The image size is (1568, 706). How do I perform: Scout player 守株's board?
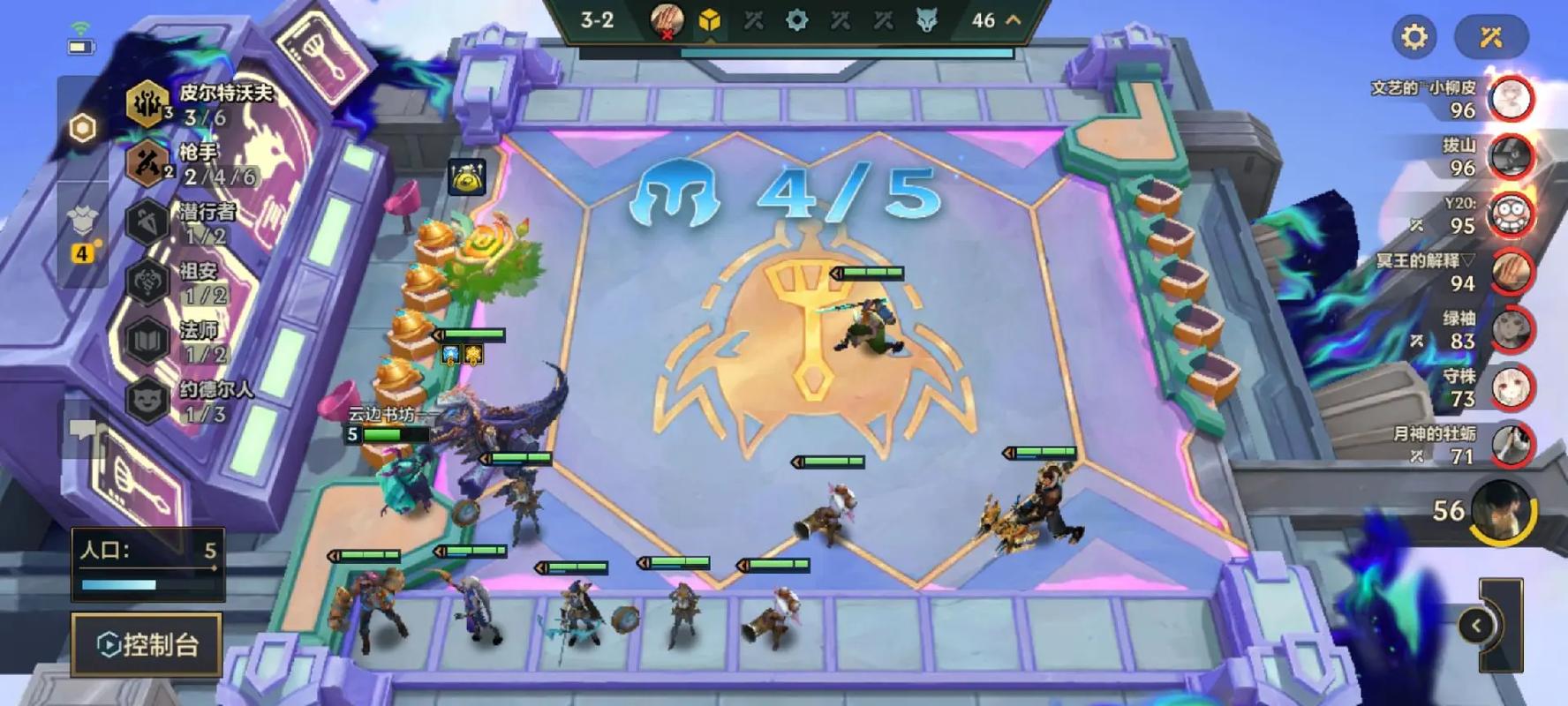[1511, 388]
